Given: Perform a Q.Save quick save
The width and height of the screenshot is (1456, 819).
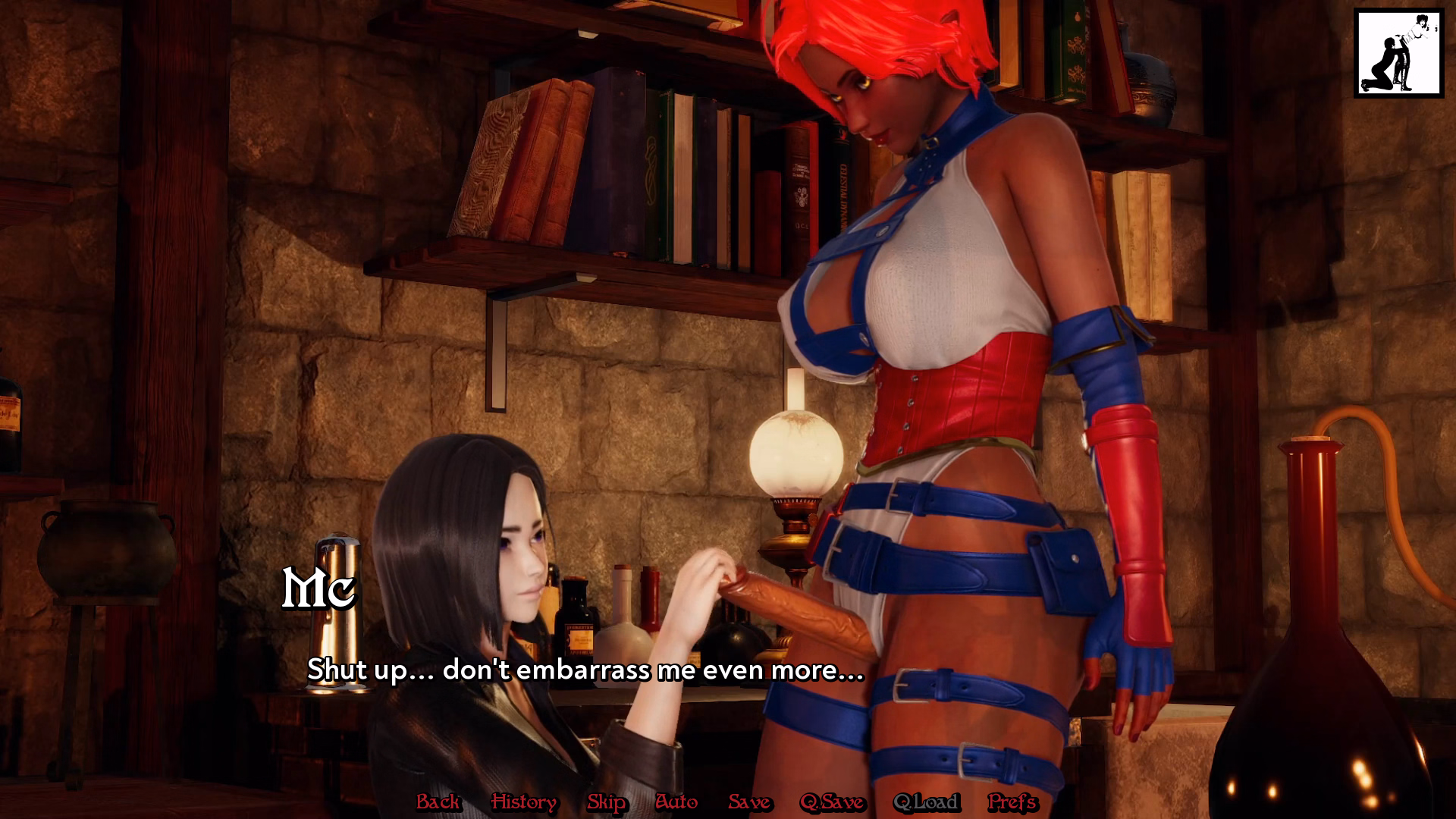Looking at the screenshot, I should click(833, 802).
